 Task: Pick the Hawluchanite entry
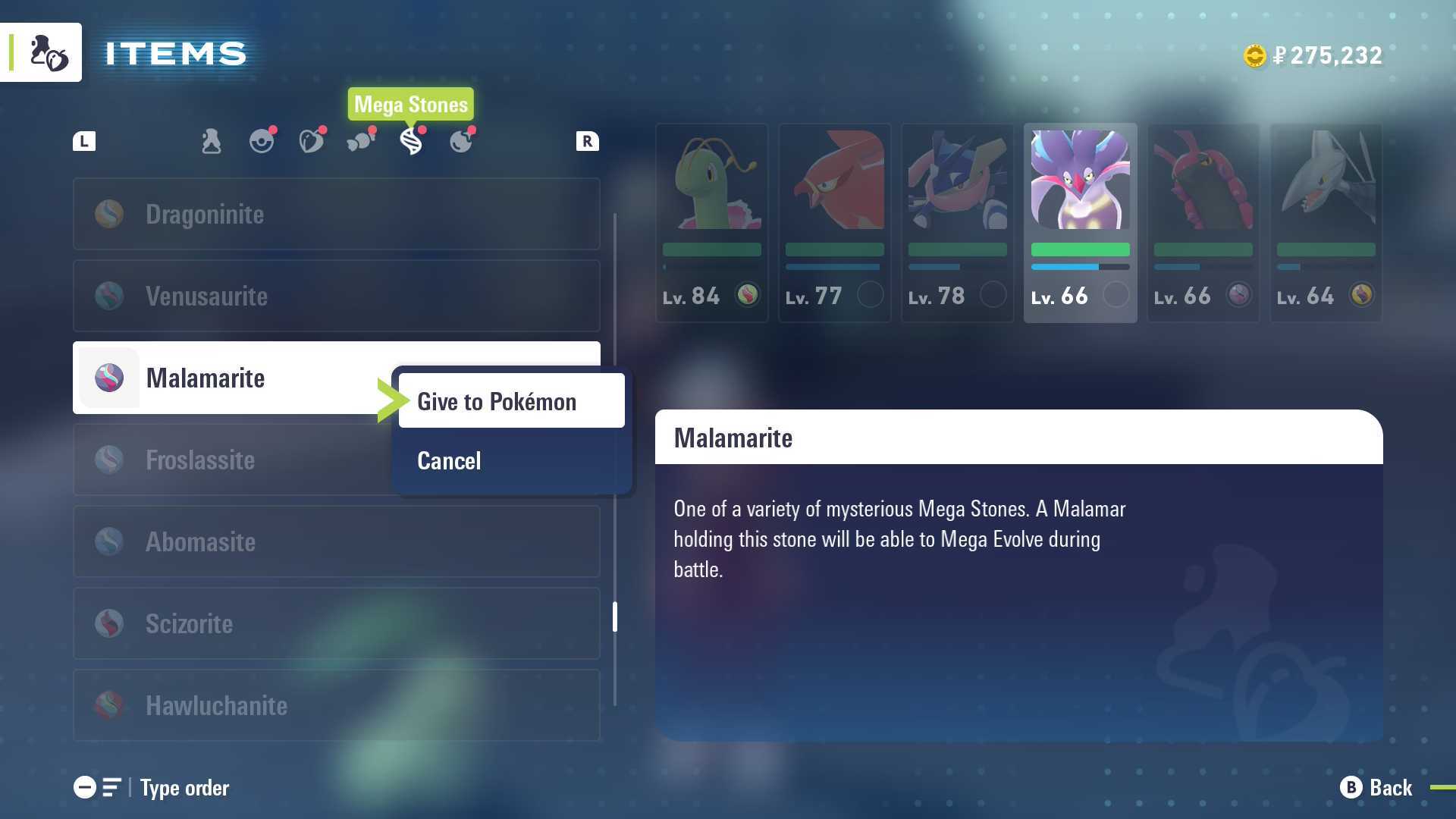tap(336, 705)
